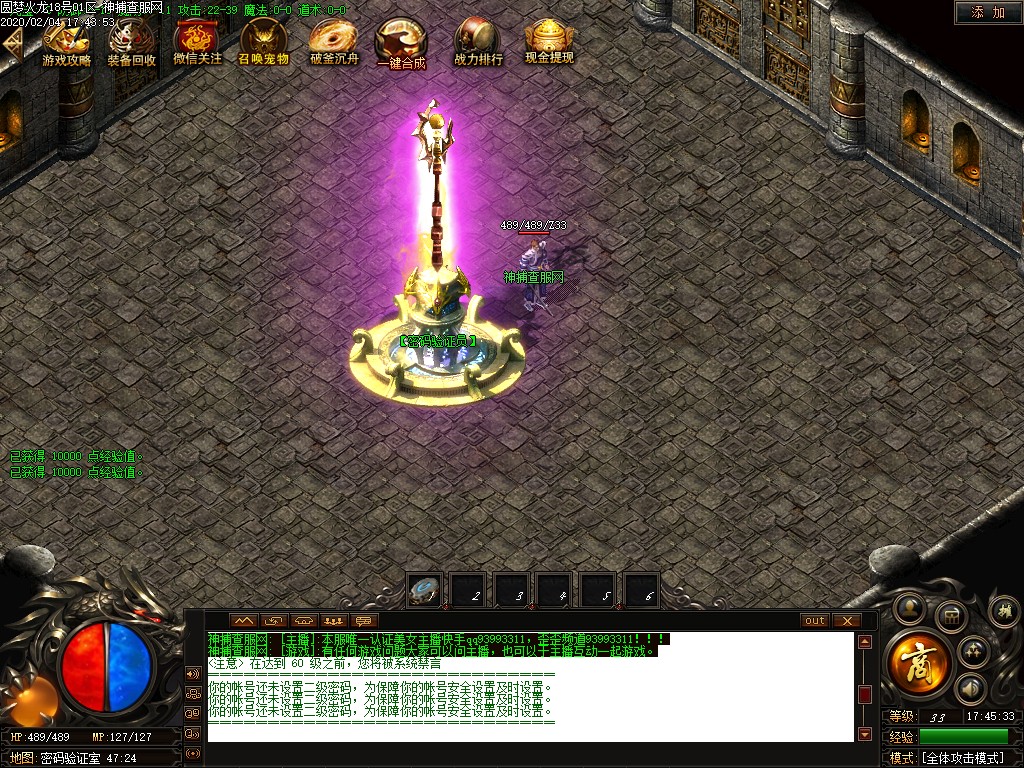1024x768 pixels.
Task: Click the chat panel's out button
Action: pyautogui.click(x=815, y=620)
